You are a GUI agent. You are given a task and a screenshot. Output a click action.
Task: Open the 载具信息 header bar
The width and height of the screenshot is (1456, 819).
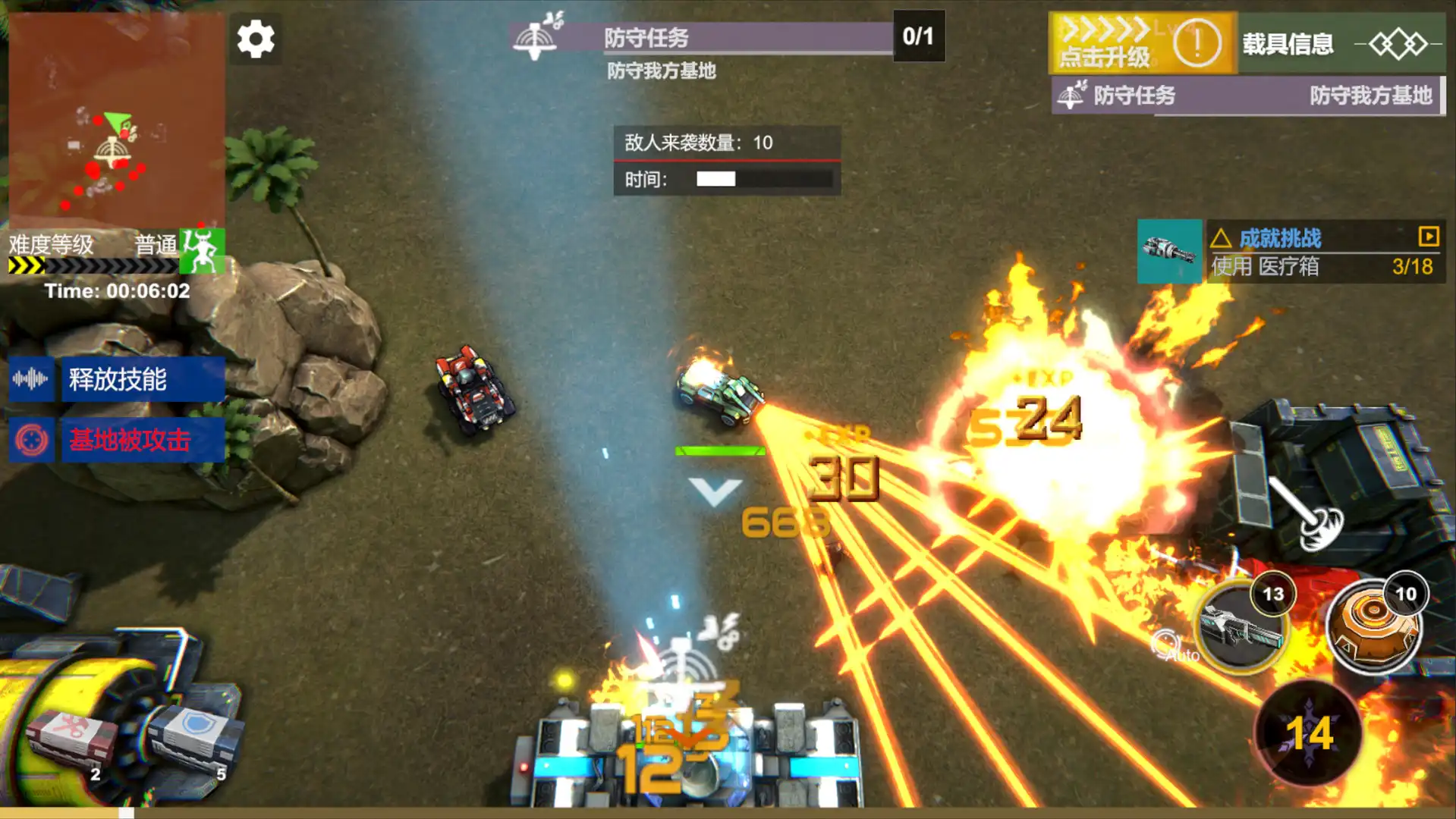1289,44
